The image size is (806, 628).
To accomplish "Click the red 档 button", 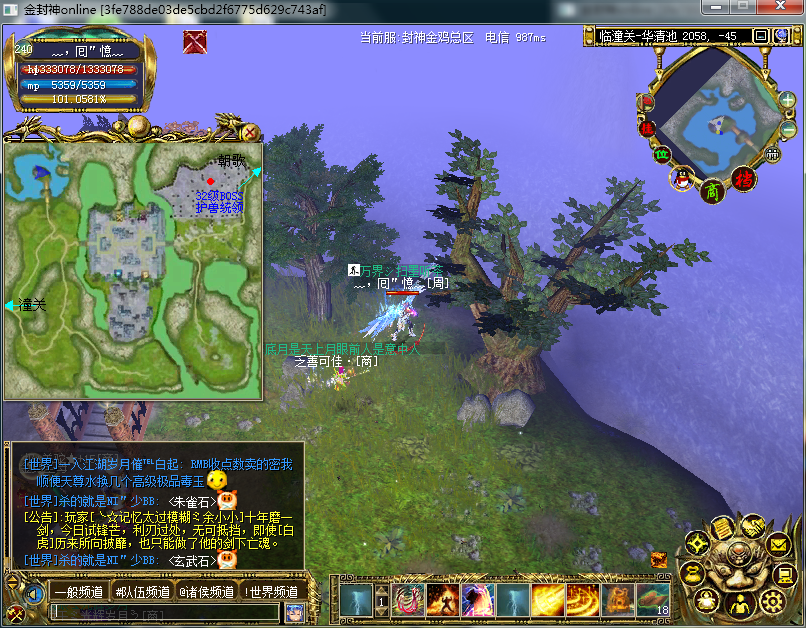I will [743, 179].
